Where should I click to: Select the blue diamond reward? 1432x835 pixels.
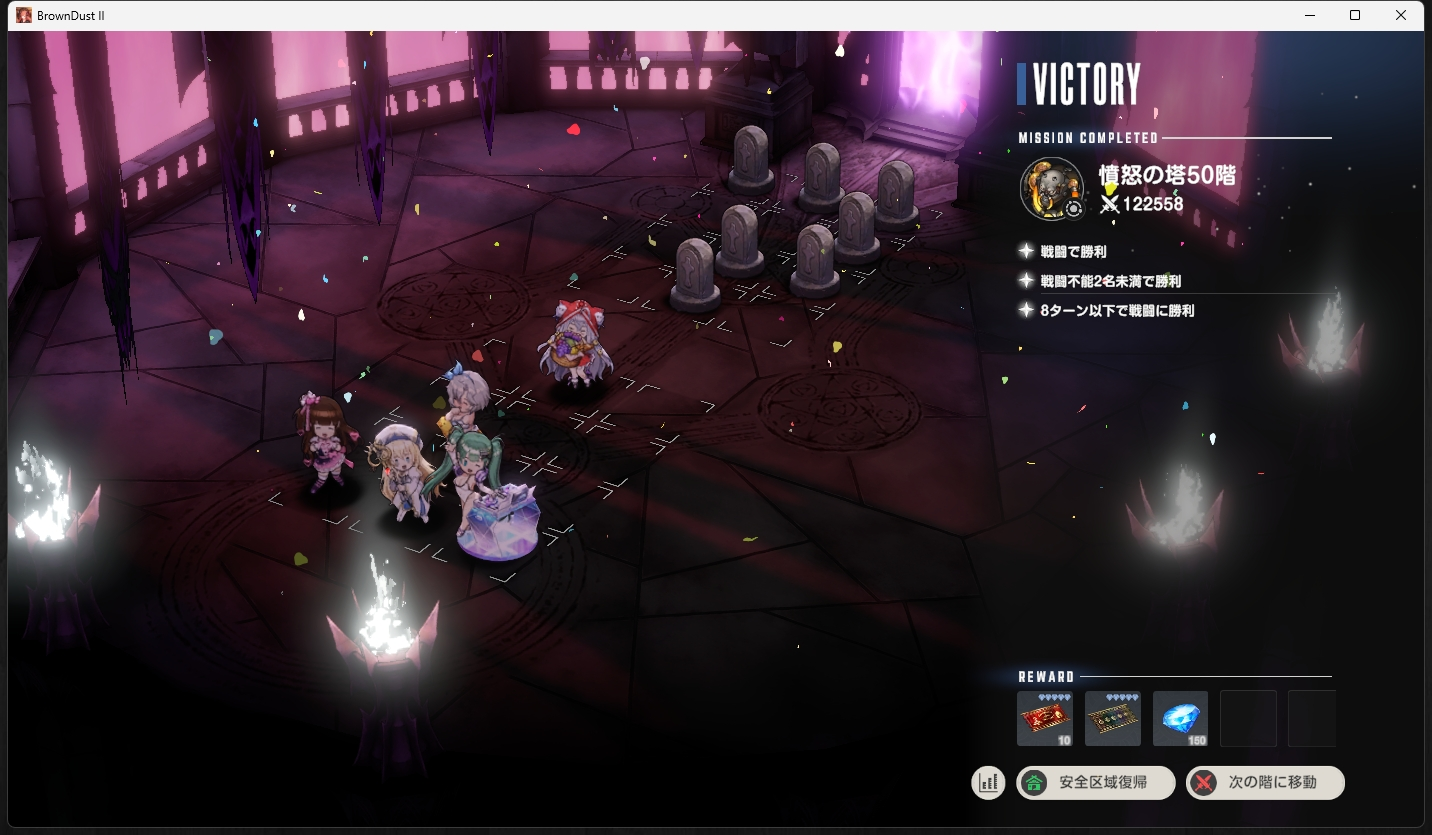(x=1180, y=718)
